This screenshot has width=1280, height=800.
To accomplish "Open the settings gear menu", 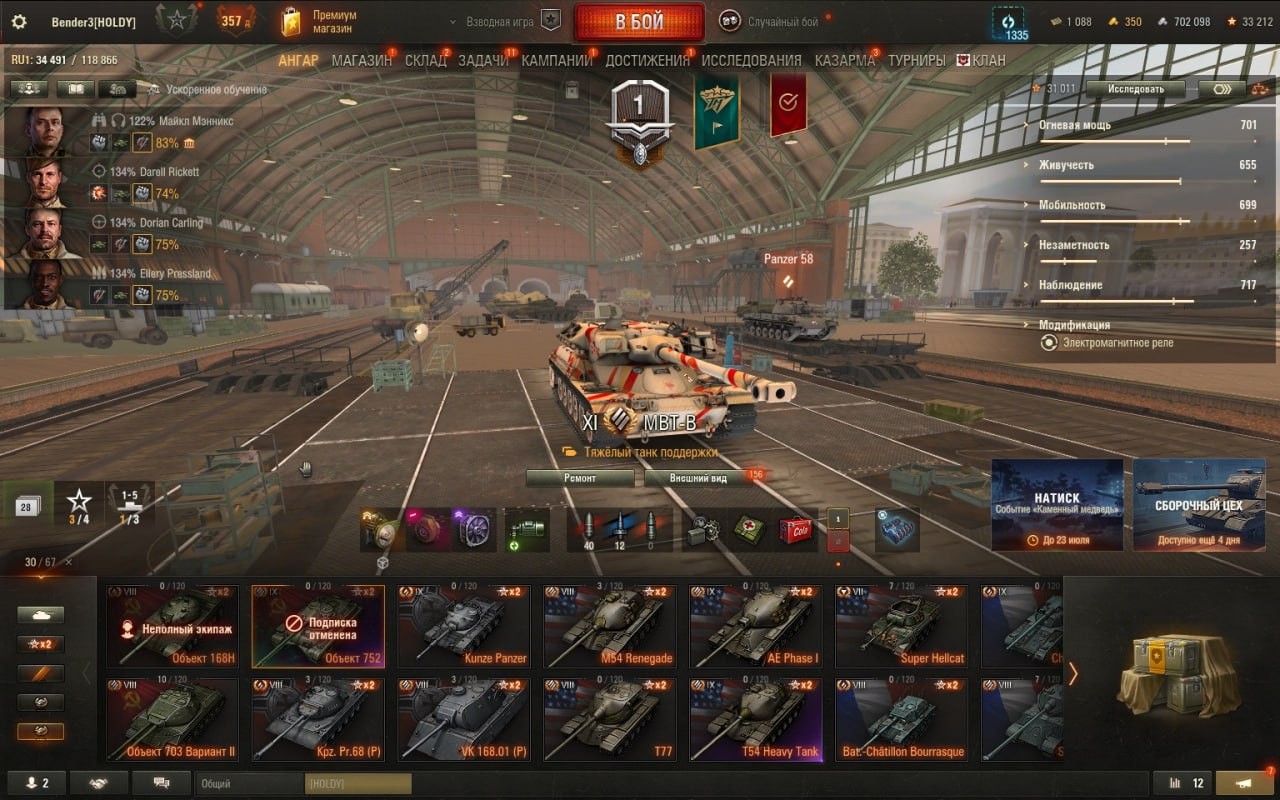I will point(18,22).
